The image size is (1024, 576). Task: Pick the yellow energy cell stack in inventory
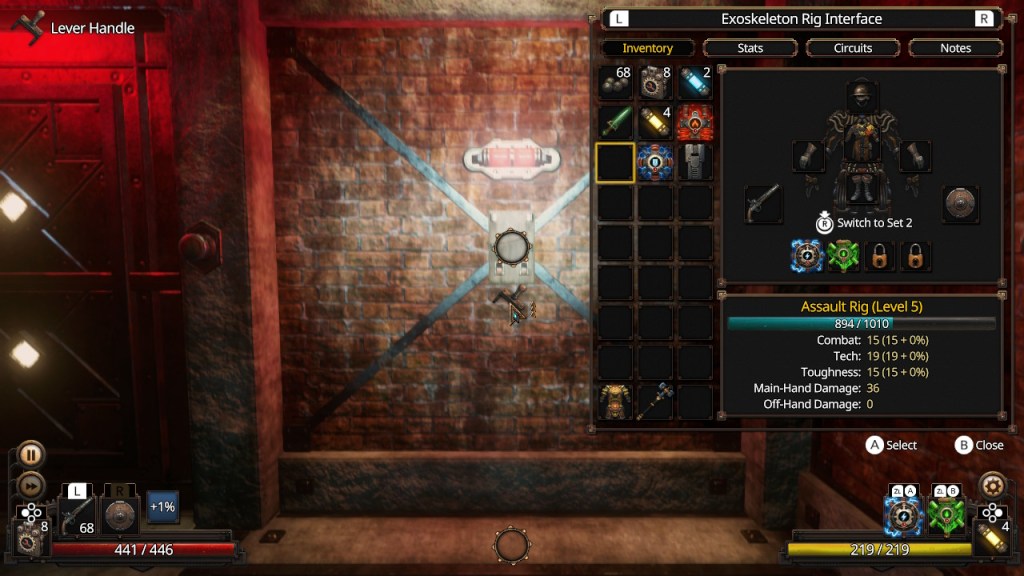(x=655, y=122)
